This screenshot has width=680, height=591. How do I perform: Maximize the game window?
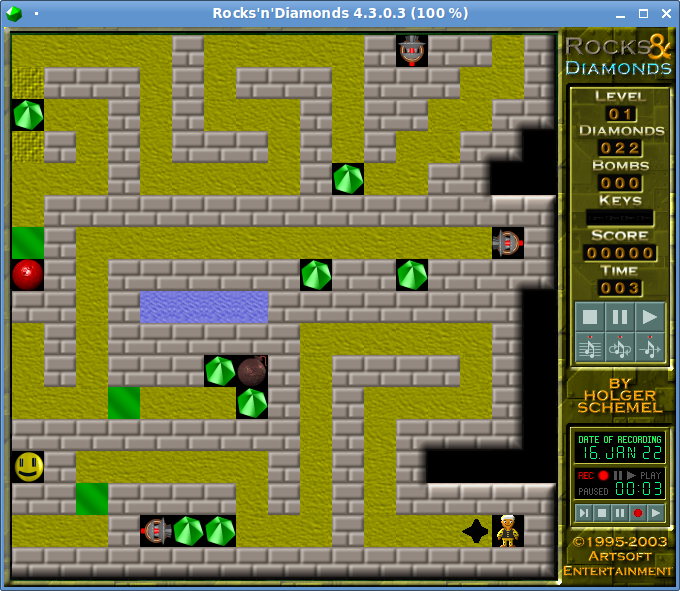click(642, 13)
